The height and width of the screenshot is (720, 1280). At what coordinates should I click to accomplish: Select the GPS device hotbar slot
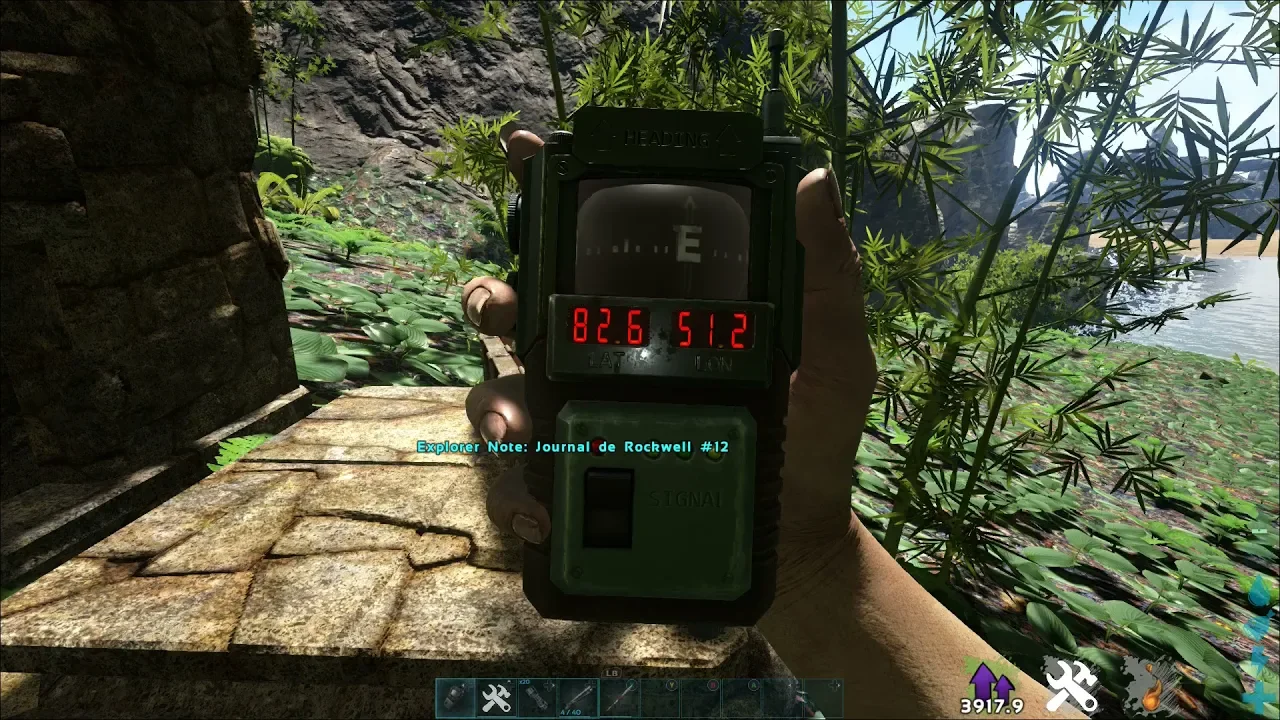456,697
